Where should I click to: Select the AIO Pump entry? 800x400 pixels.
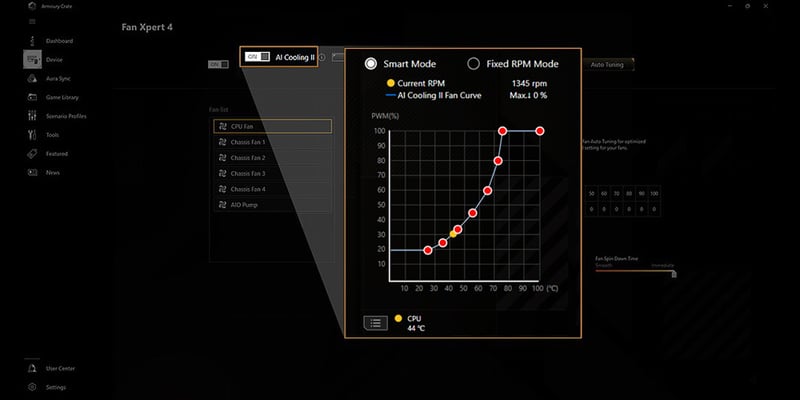click(x=272, y=205)
